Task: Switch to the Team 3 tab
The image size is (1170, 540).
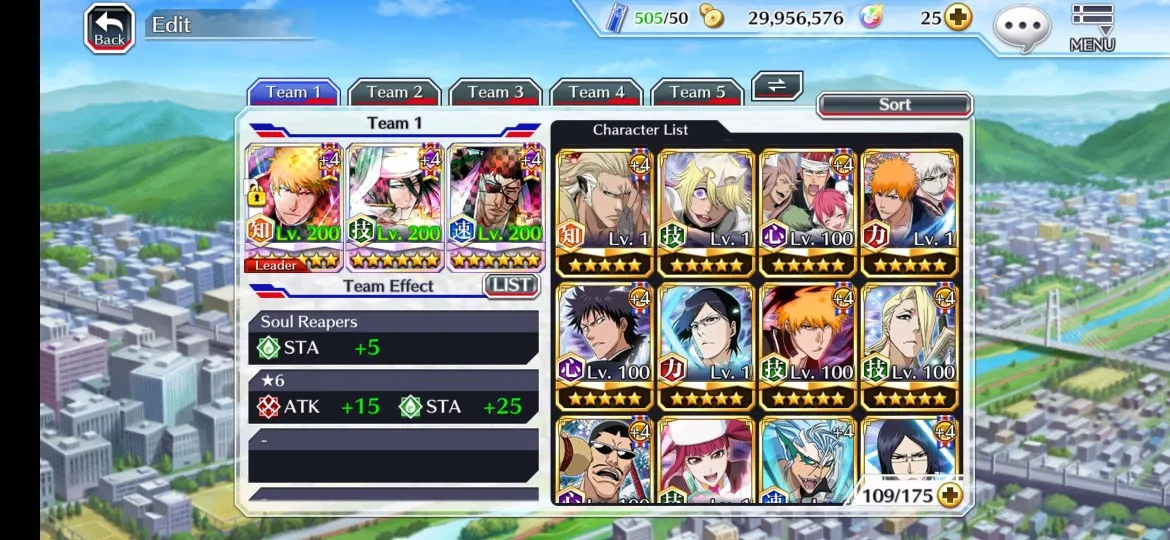Action: coord(495,93)
